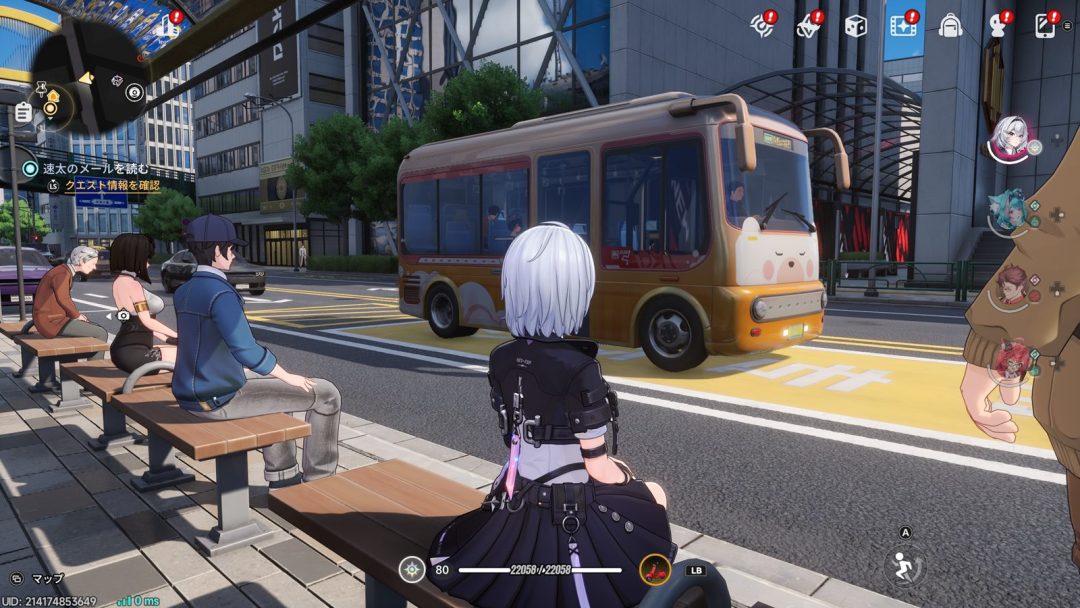
Task: Open the fox mask menu icon
Action: [808, 26]
